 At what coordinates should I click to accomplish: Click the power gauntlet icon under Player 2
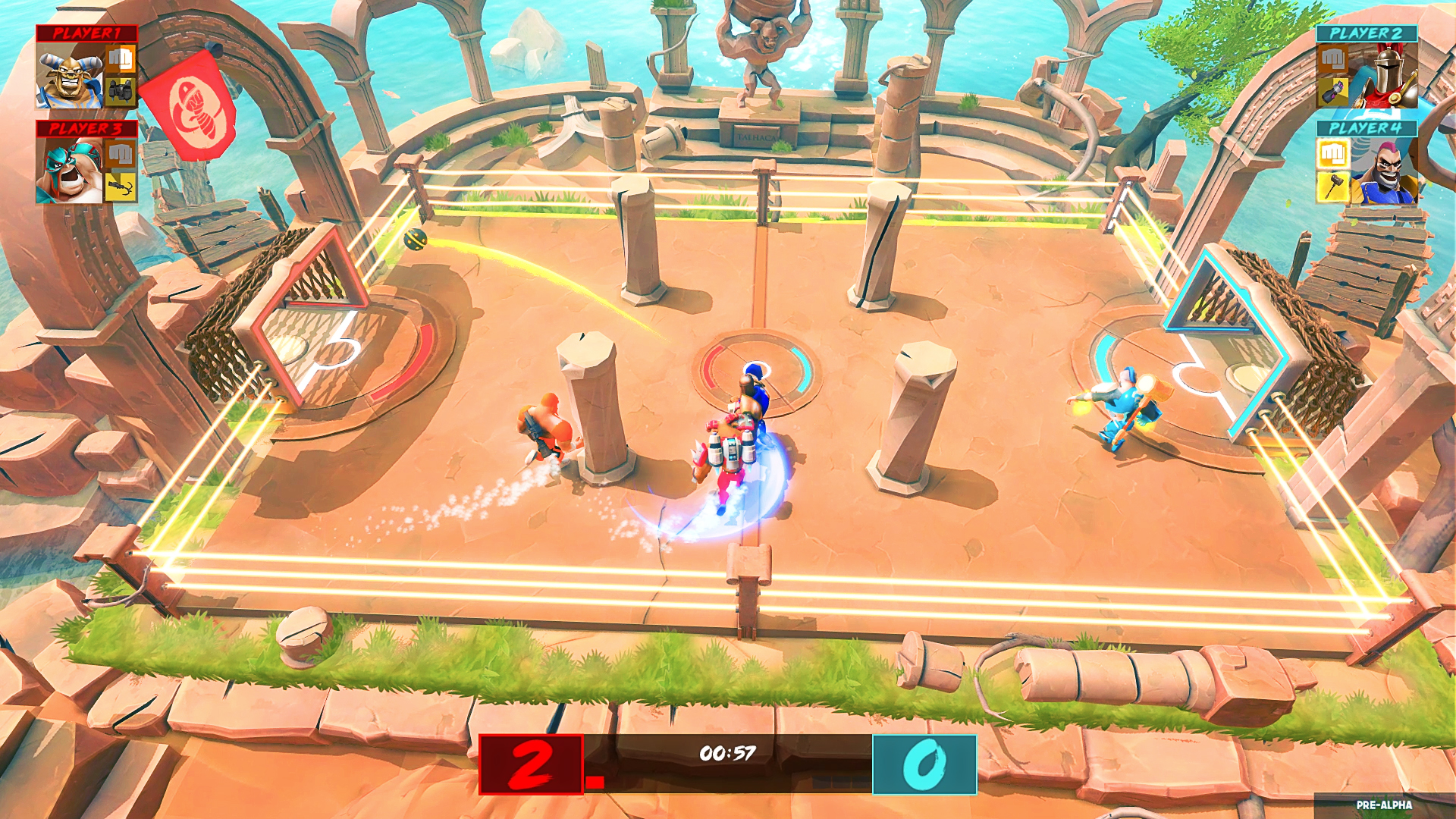click(1333, 91)
